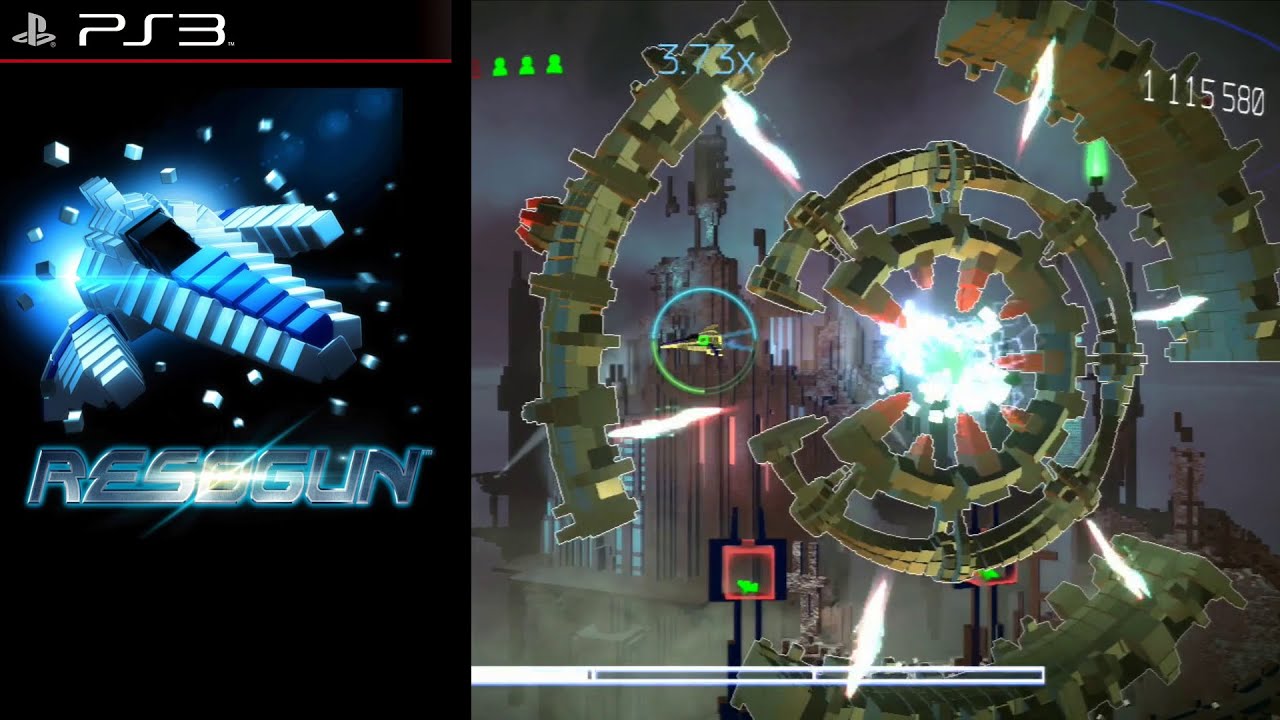Screen dimensions: 1280x720
Task: Click the red voxel enemy on the left edge
Action: click(x=530, y=215)
